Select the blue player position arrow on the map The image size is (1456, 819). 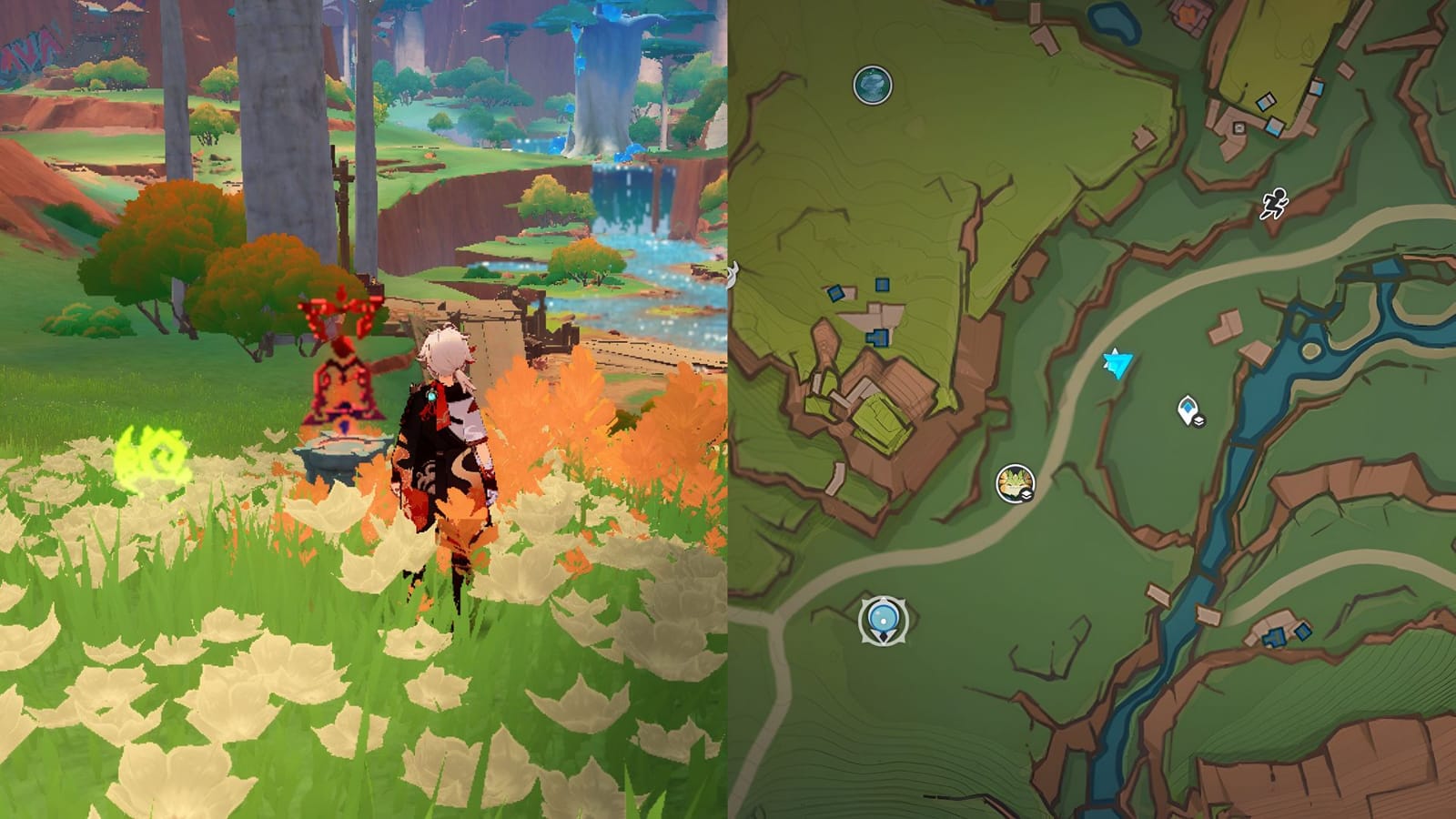pyautogui.click(x=1117, y=363)
